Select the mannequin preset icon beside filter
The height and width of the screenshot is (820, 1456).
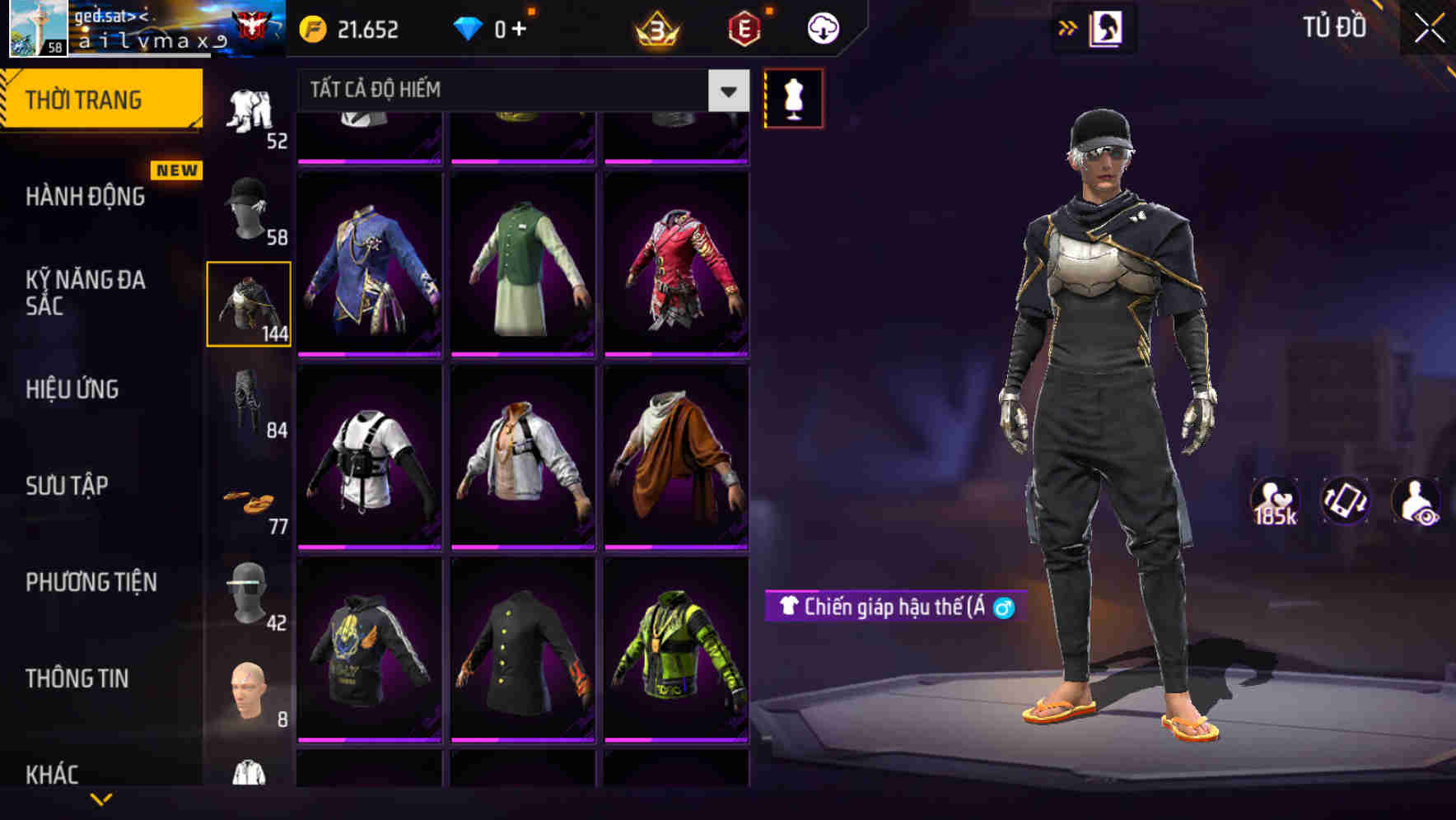(793, 97)
